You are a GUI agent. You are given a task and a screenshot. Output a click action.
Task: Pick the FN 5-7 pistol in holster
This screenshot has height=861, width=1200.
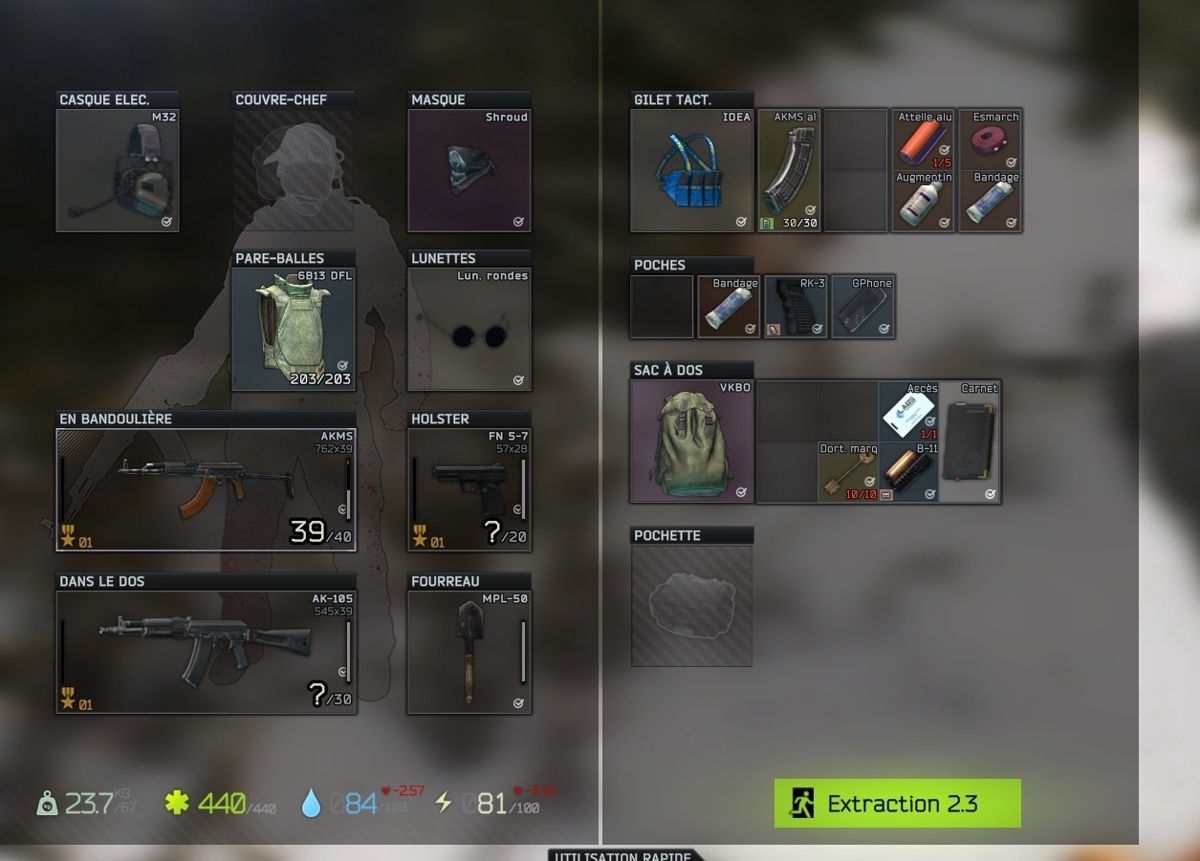click(x=469, y=489)
